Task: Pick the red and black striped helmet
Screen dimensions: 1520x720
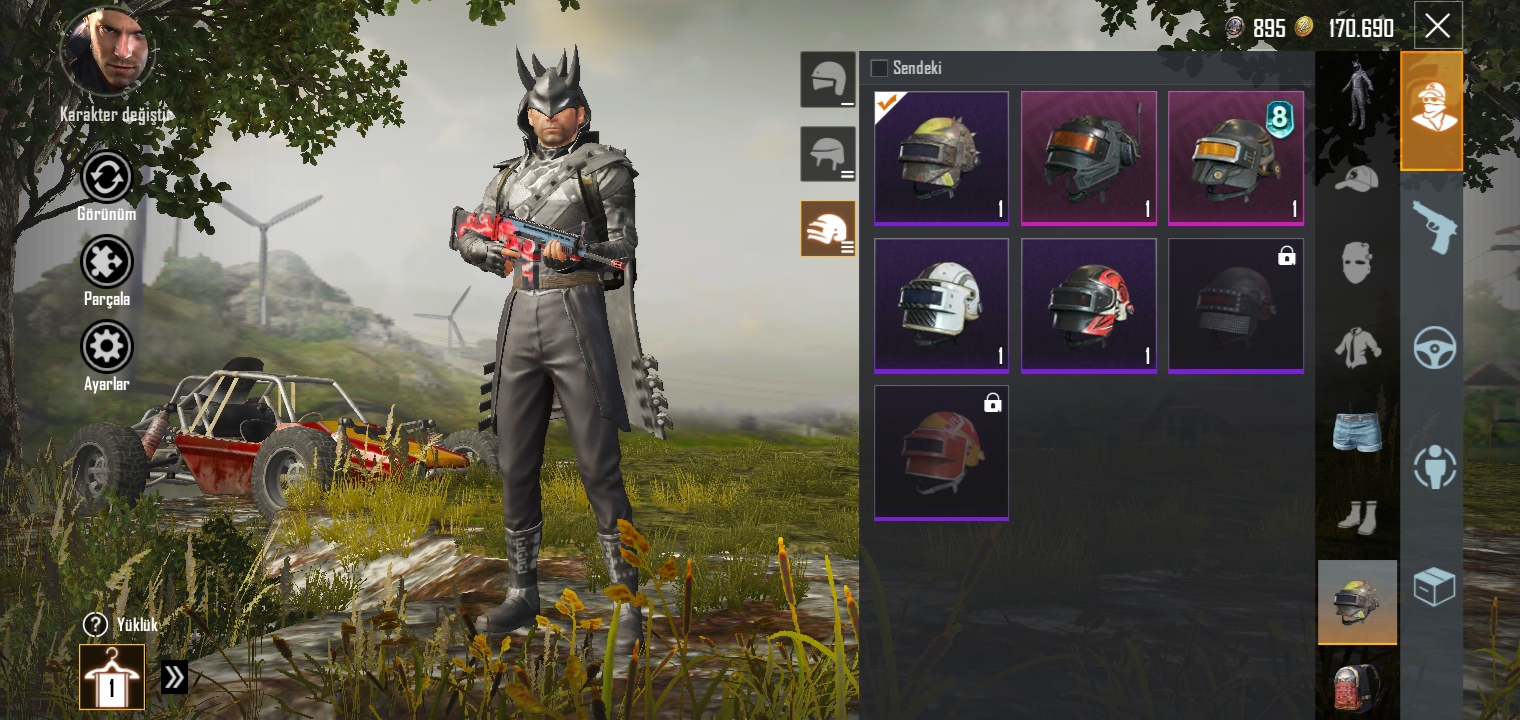Action: click(x=1088, y=305)
